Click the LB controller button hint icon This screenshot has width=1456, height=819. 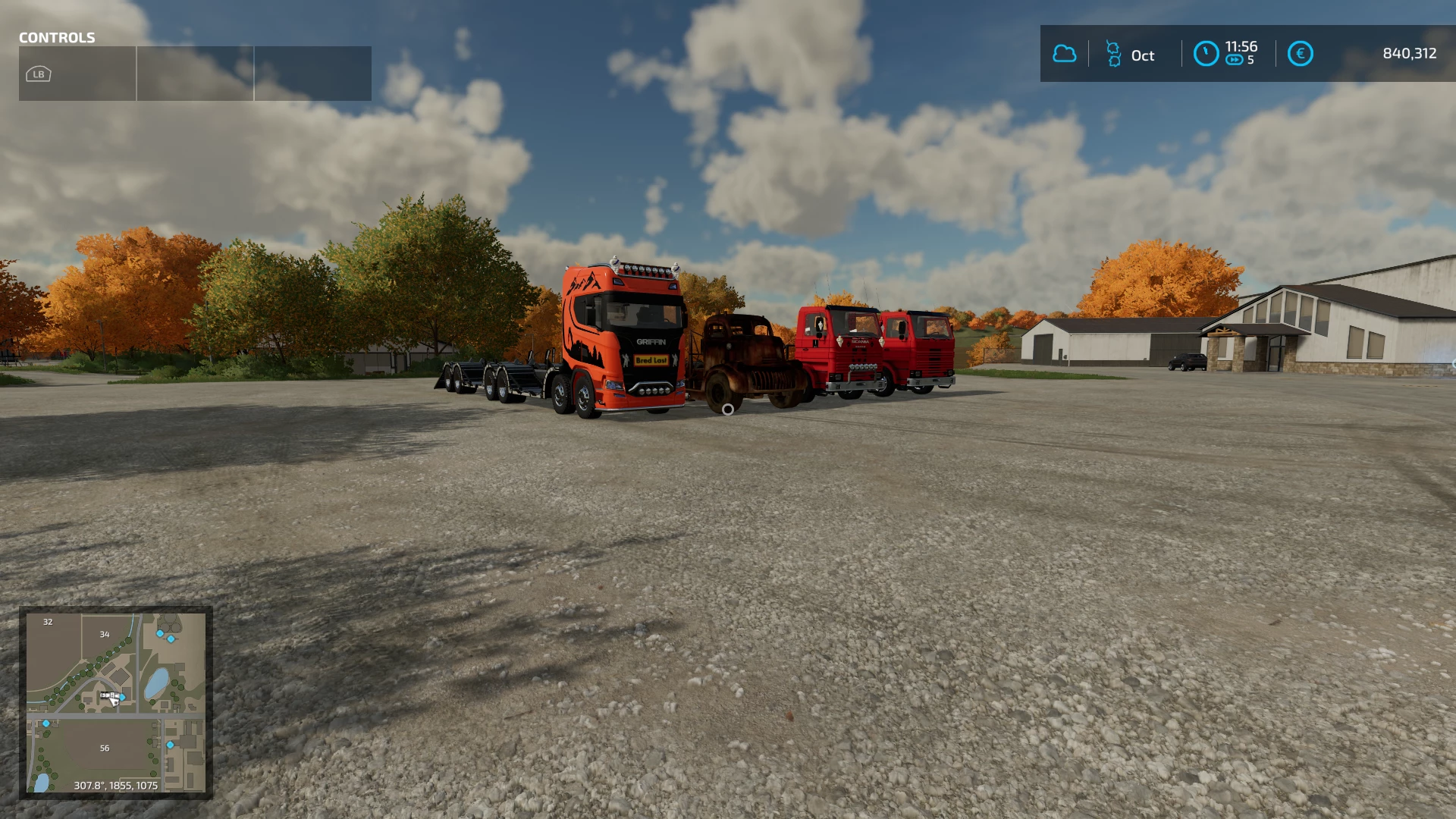[x=37, y=74]
